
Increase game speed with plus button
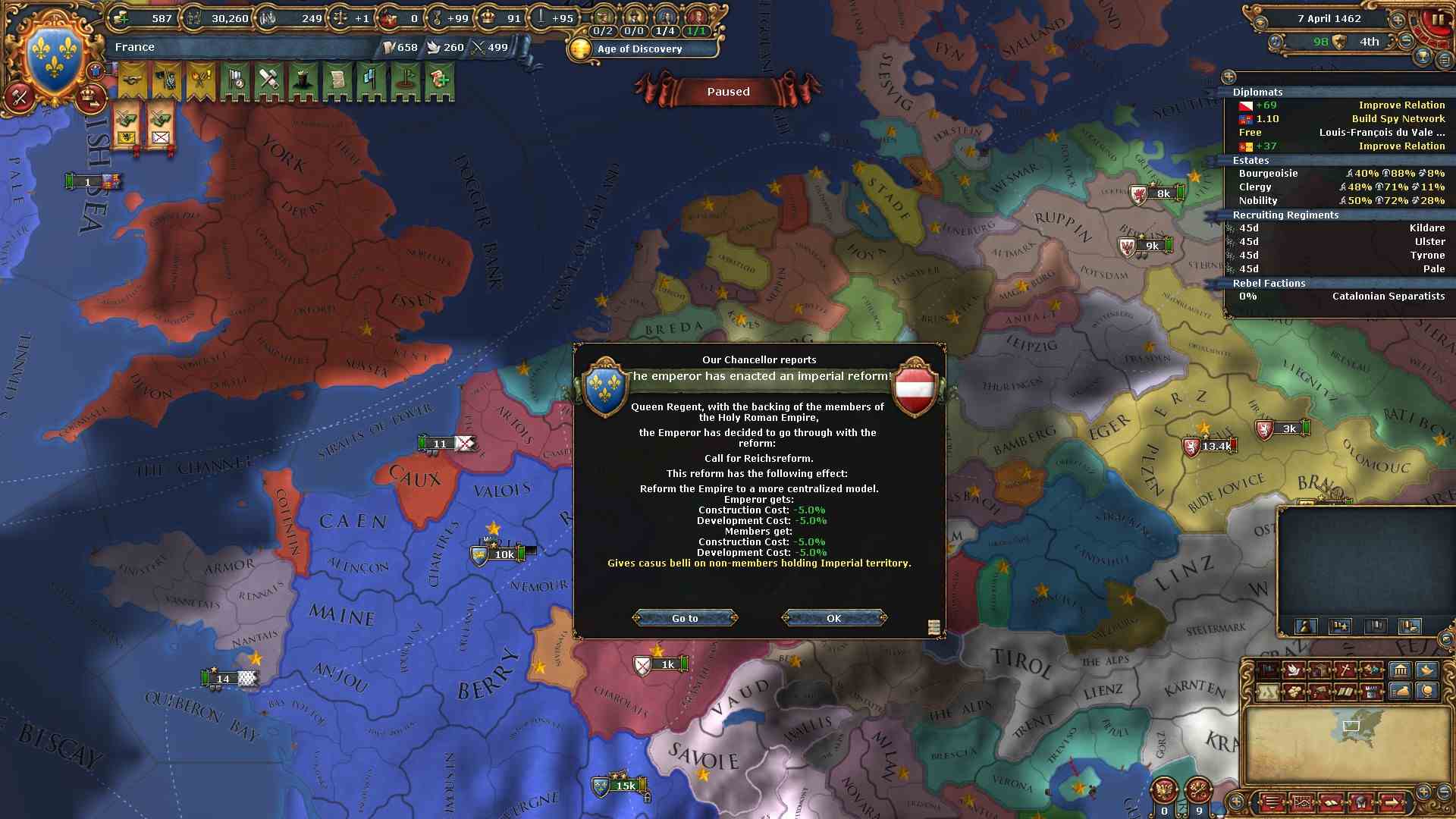point(1397,18)
